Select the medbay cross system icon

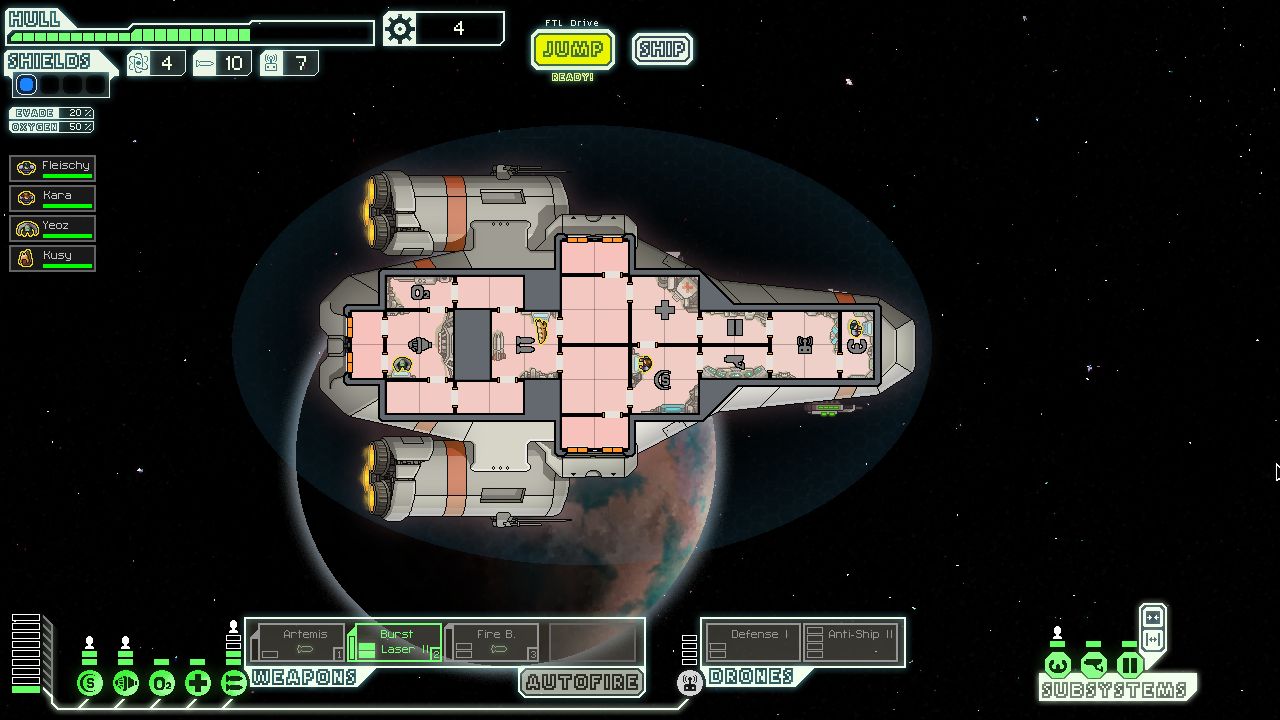pos(198,684)
